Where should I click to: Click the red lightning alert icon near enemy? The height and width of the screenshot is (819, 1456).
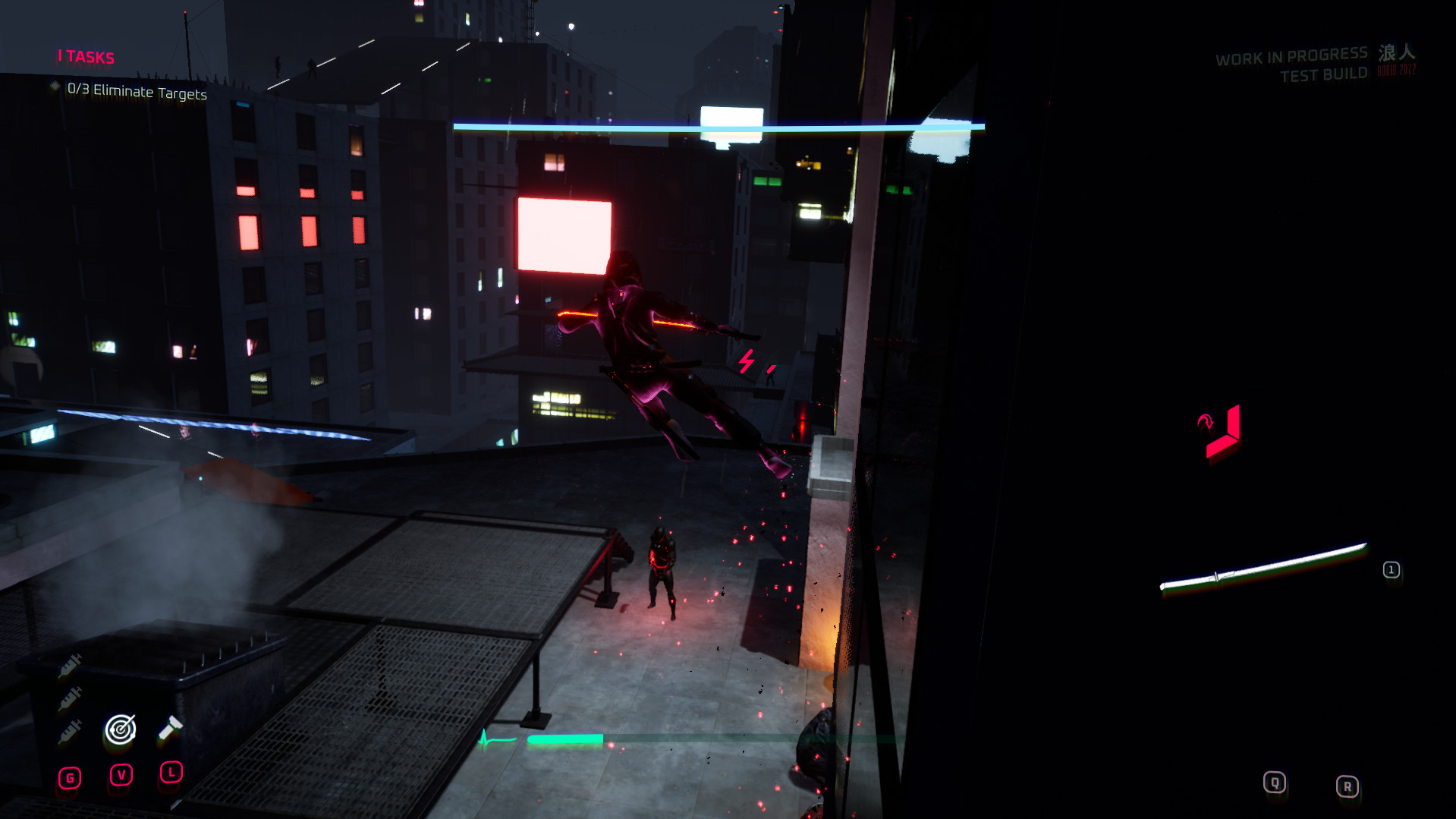747,363
